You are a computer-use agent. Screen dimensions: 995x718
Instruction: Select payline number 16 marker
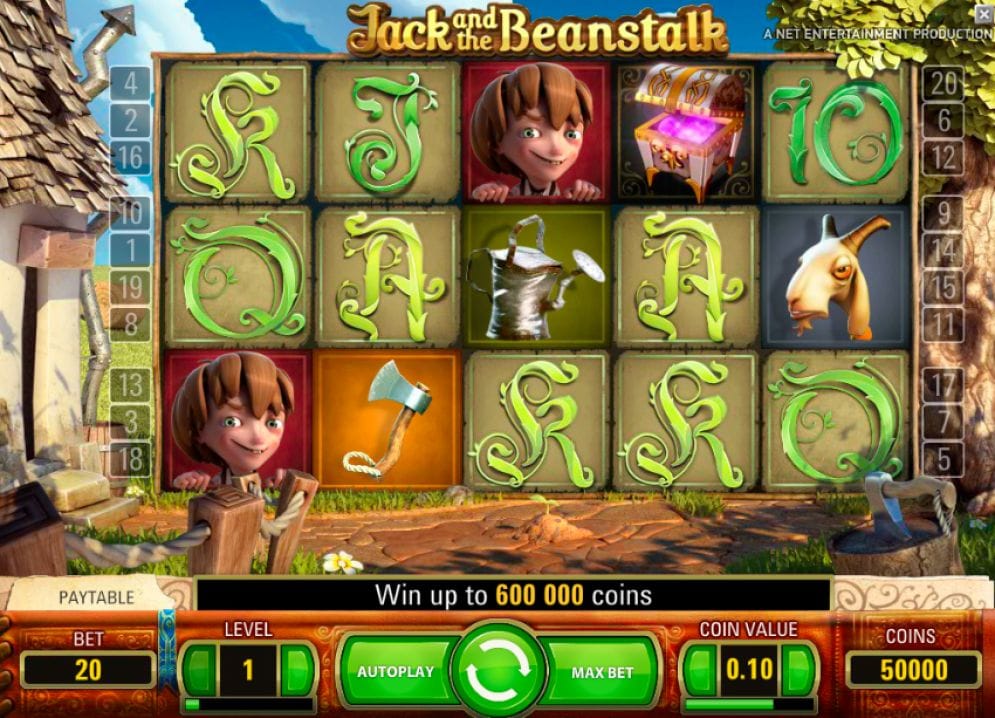click(x=131, y=157)
